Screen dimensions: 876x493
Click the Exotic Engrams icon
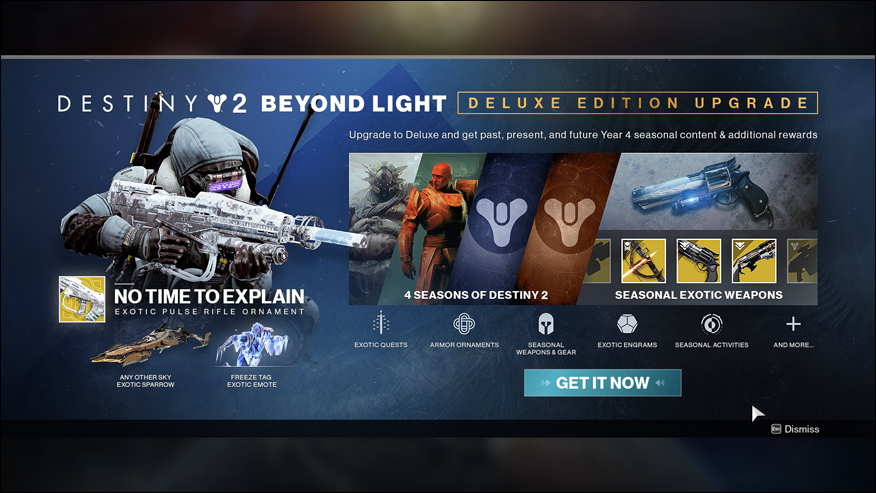coord(628,324)
